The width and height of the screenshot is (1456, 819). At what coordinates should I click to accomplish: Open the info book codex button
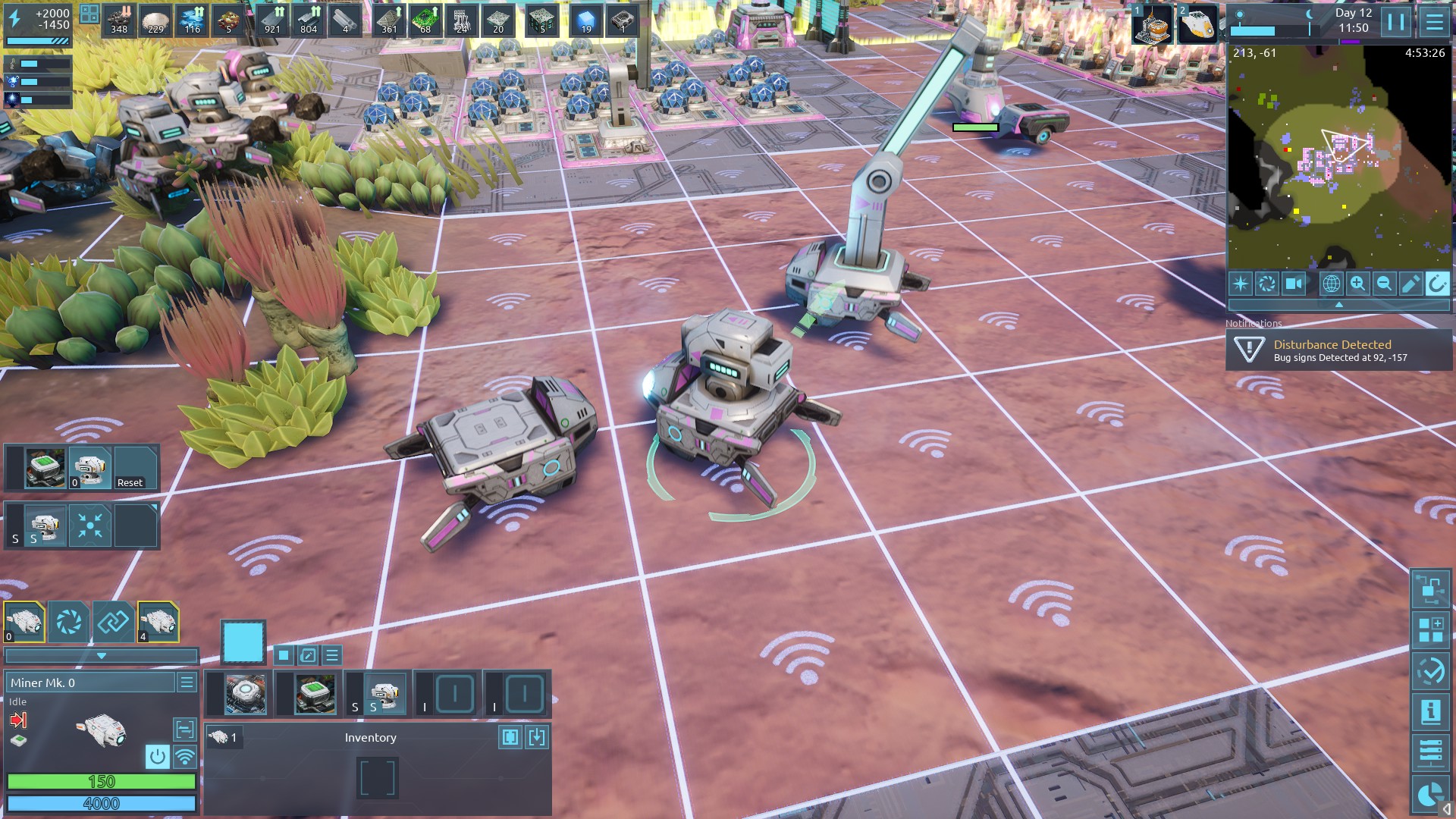[x=1430, y=712]
